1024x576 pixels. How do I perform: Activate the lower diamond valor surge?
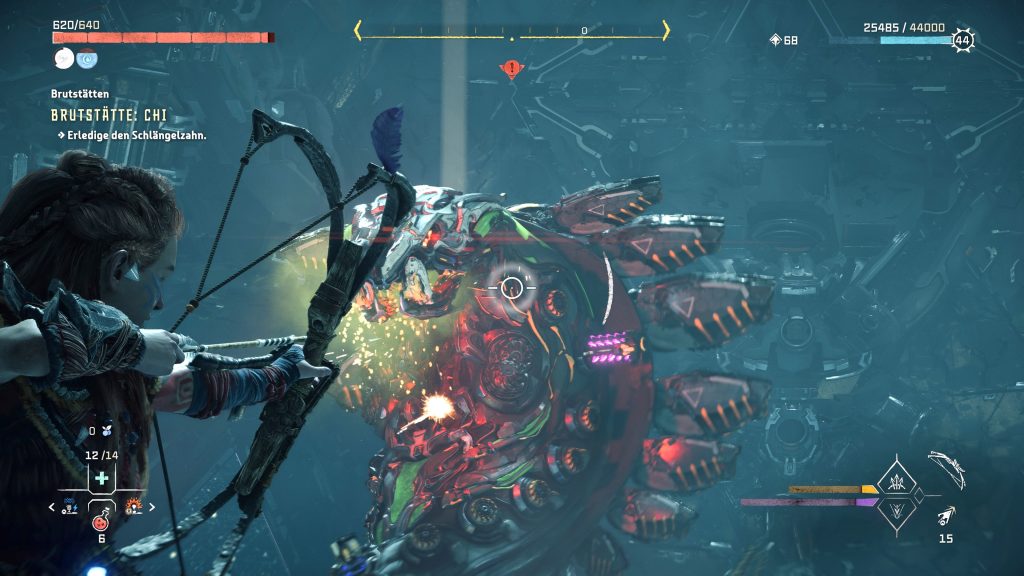coord(896,509)
